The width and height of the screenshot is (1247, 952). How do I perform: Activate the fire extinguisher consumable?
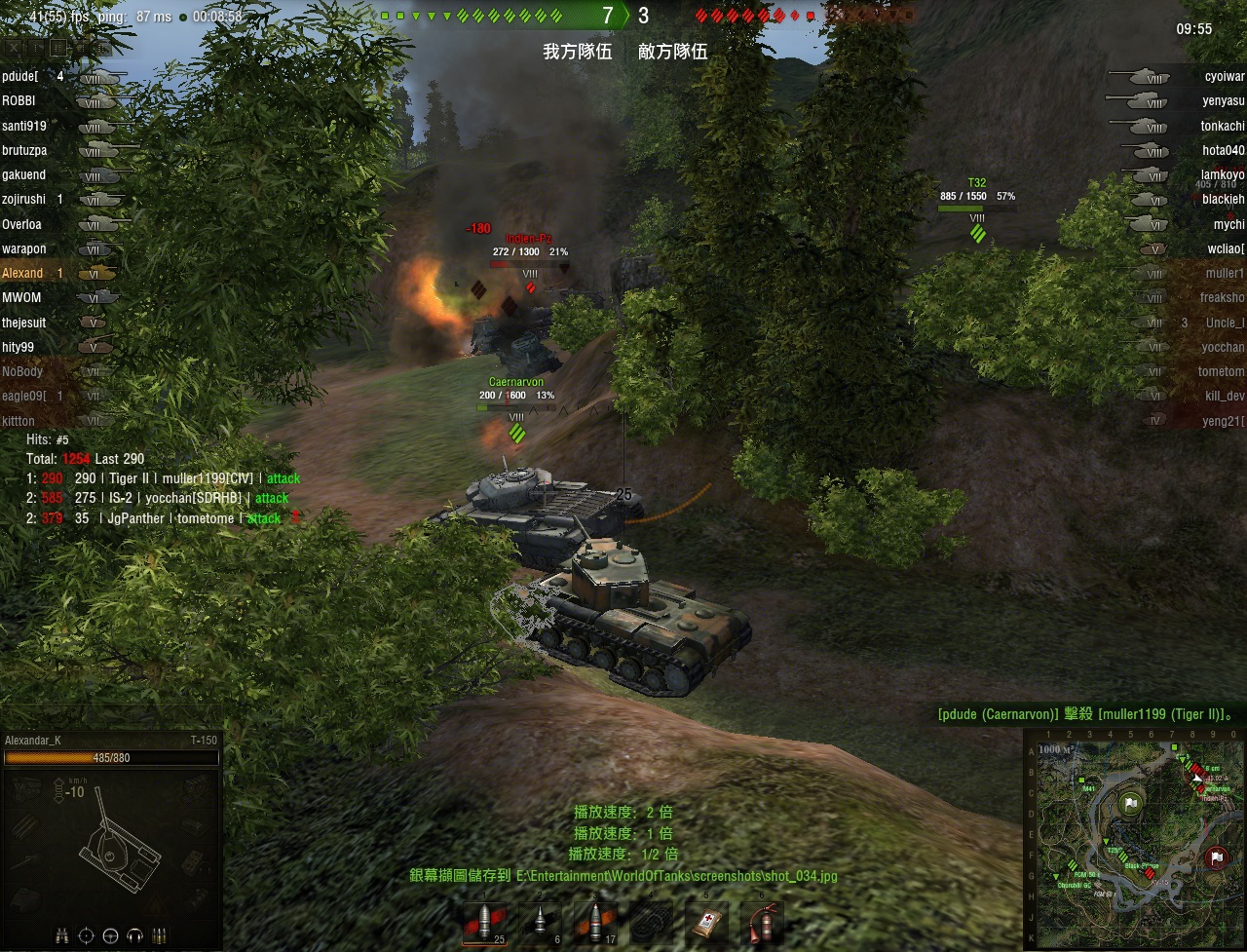click(761, 922)
